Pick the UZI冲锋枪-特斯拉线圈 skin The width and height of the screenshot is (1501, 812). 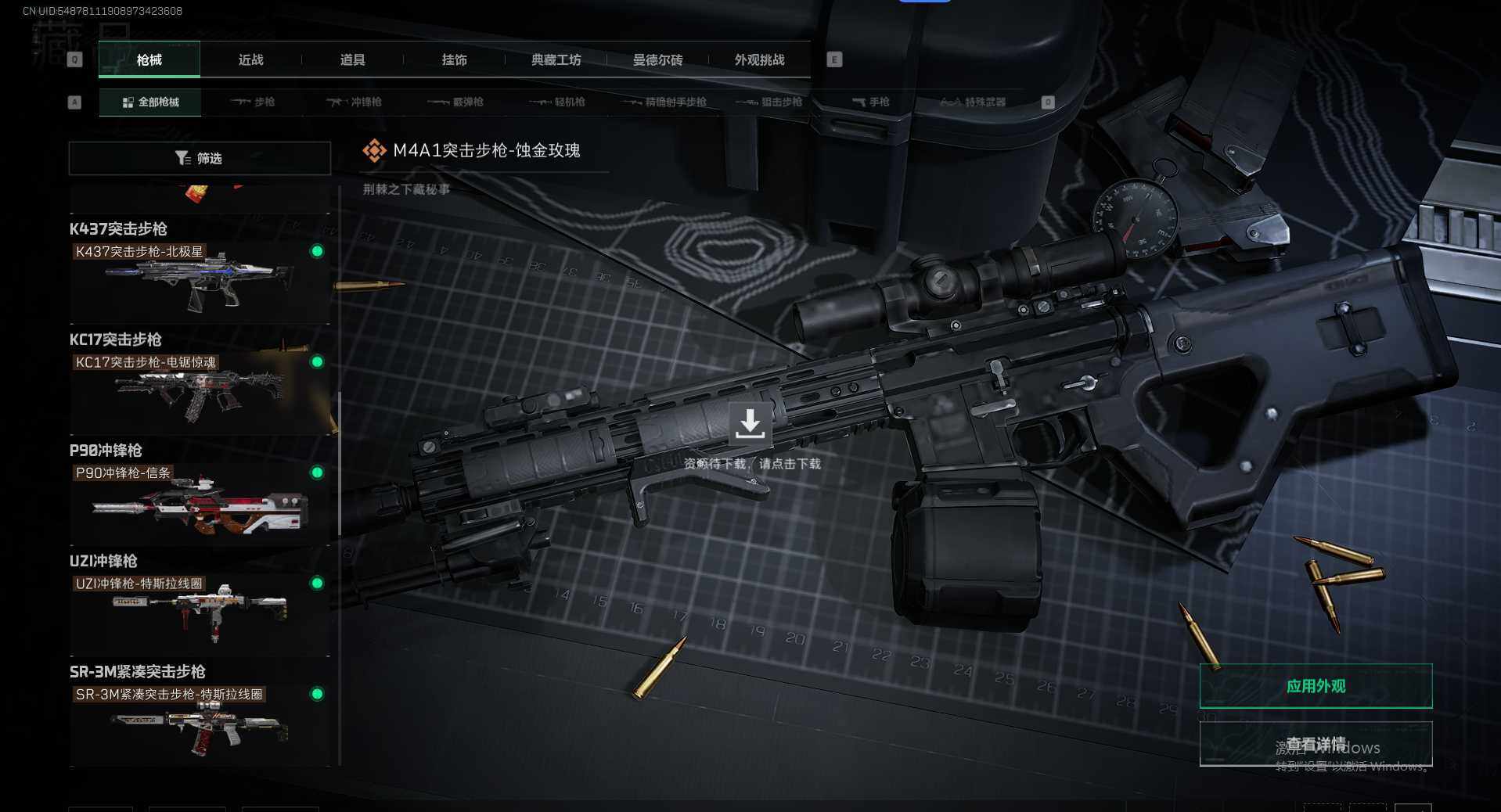point(200,610)
